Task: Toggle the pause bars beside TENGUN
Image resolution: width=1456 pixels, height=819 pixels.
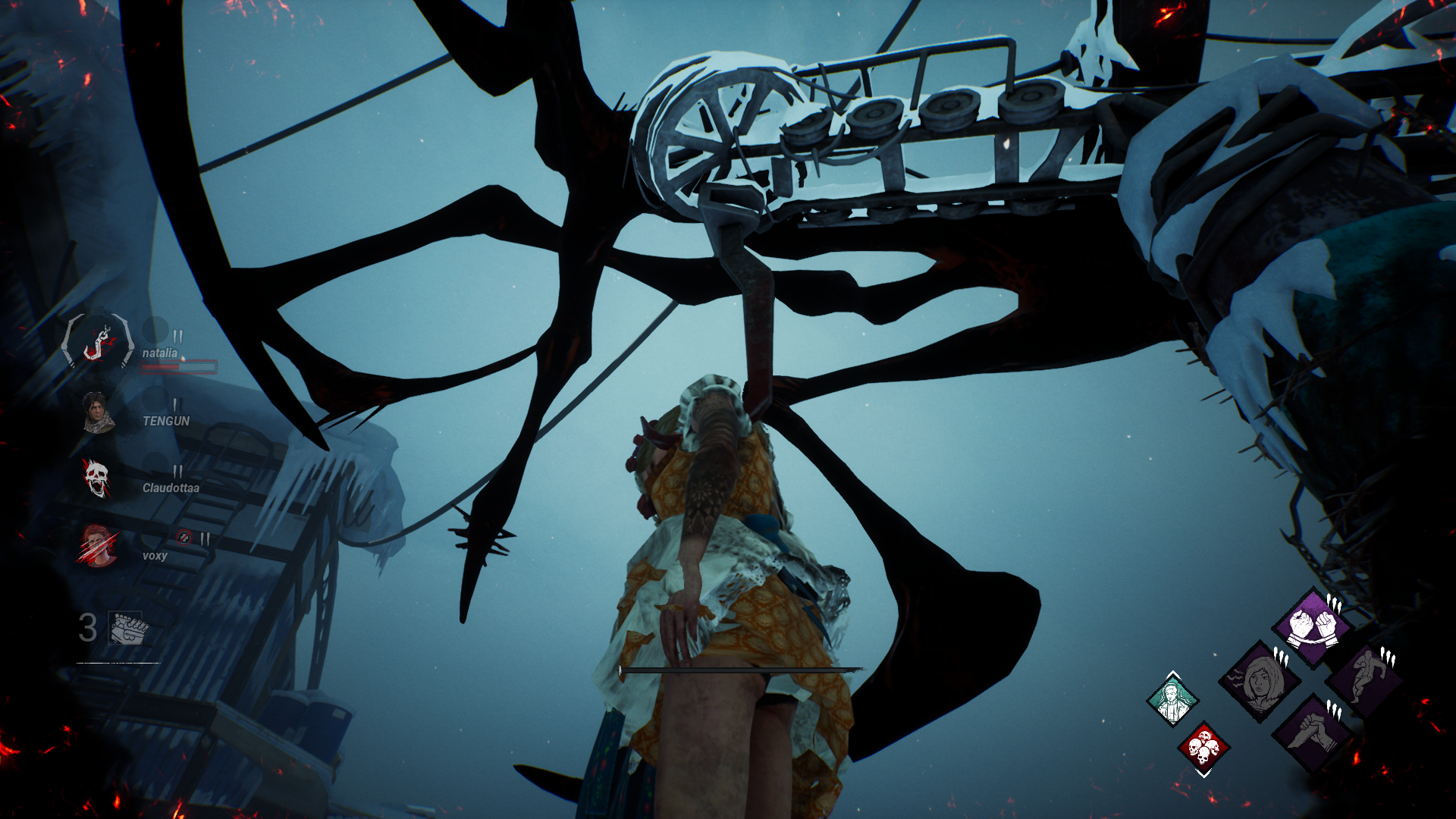Action: [x=177, y=404]
